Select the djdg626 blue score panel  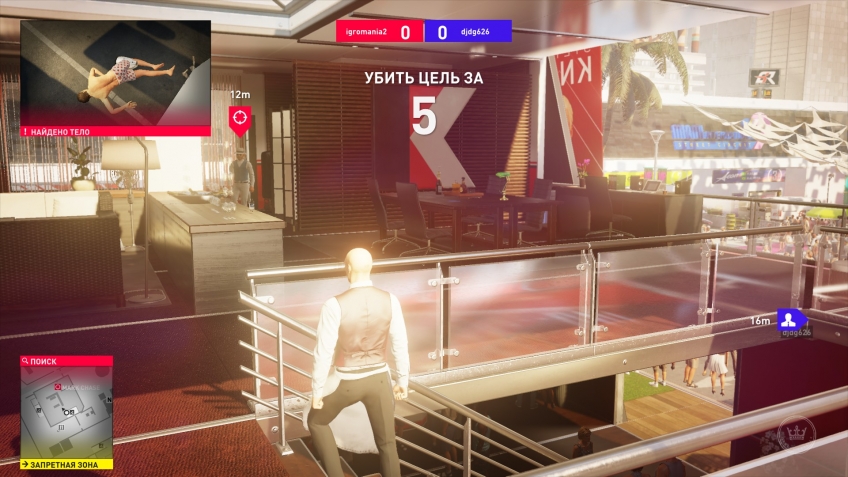pos(468,32)
